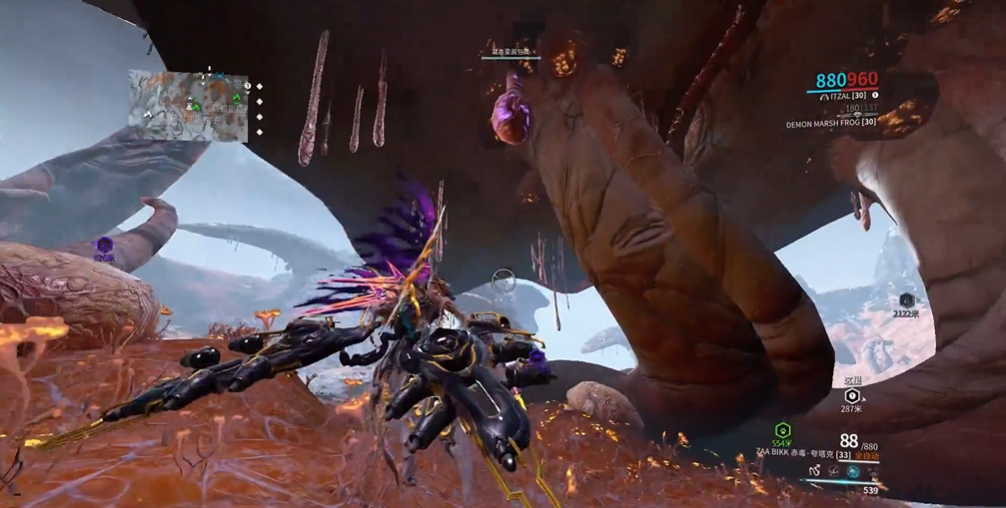Select the green paw waypoint at 554m
This screenshot has height=508, width=1006.
(x=783, y=429)
